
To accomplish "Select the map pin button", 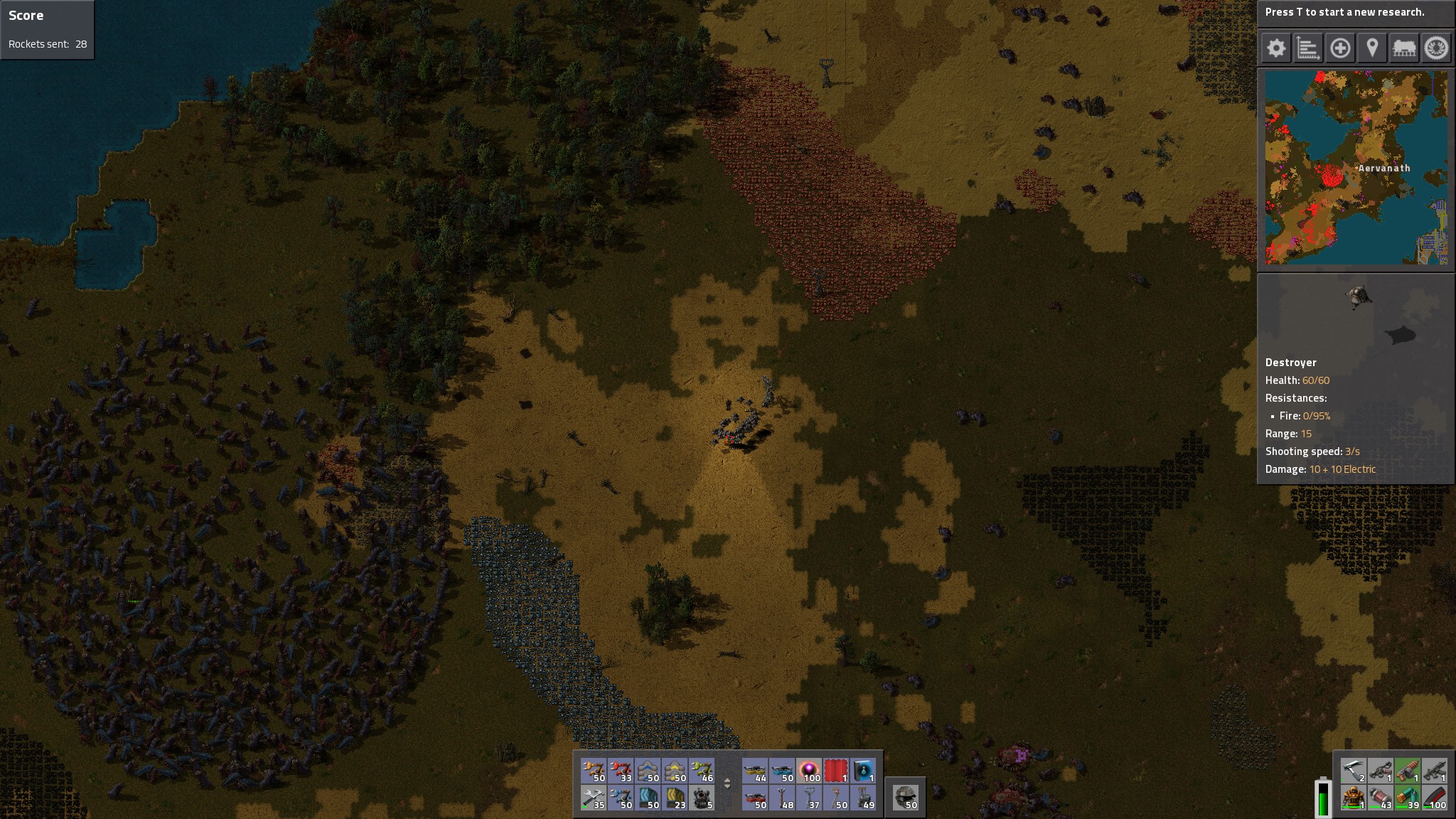I will tap(1372, 48).
